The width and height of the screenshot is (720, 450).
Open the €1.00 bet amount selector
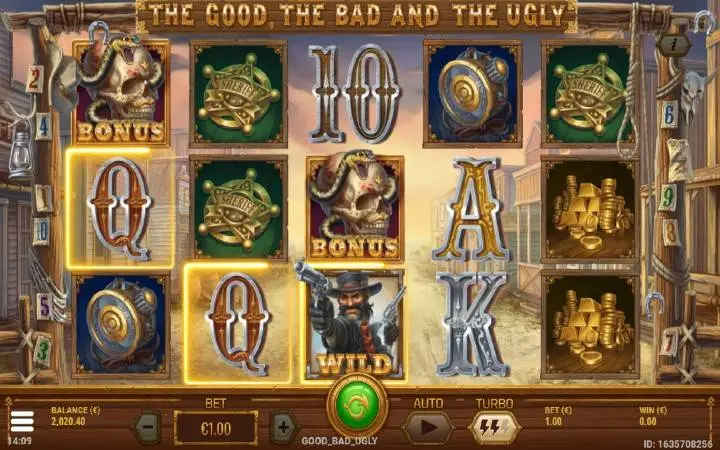coord(215,427)
